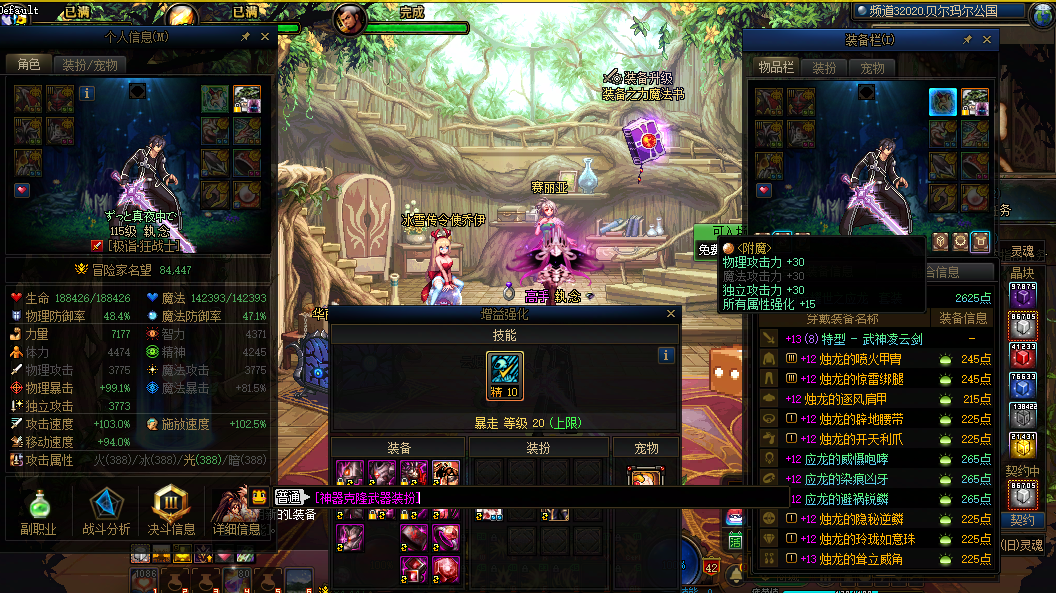Choose the 烛龙的耸立威角 equipment row
Image resolution: width=1056 pixels, height=593 pixels.
coord(861,559)
